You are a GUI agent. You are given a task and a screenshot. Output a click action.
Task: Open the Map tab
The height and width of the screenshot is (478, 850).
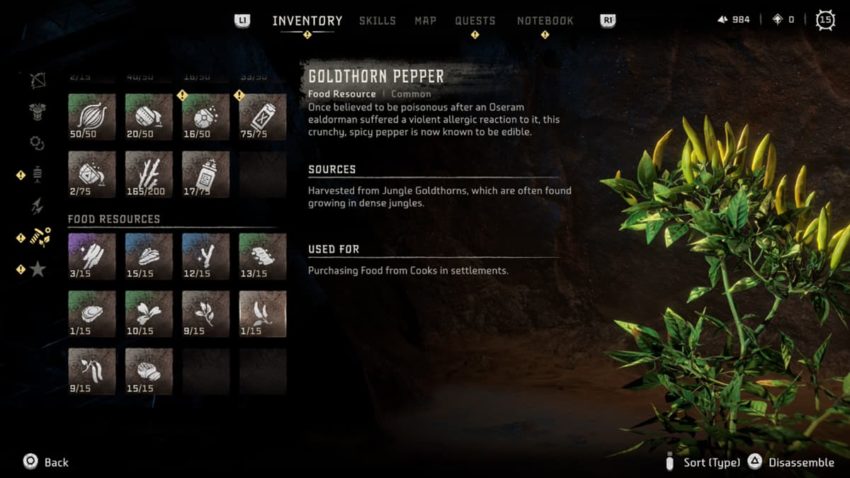click(425, 21)
